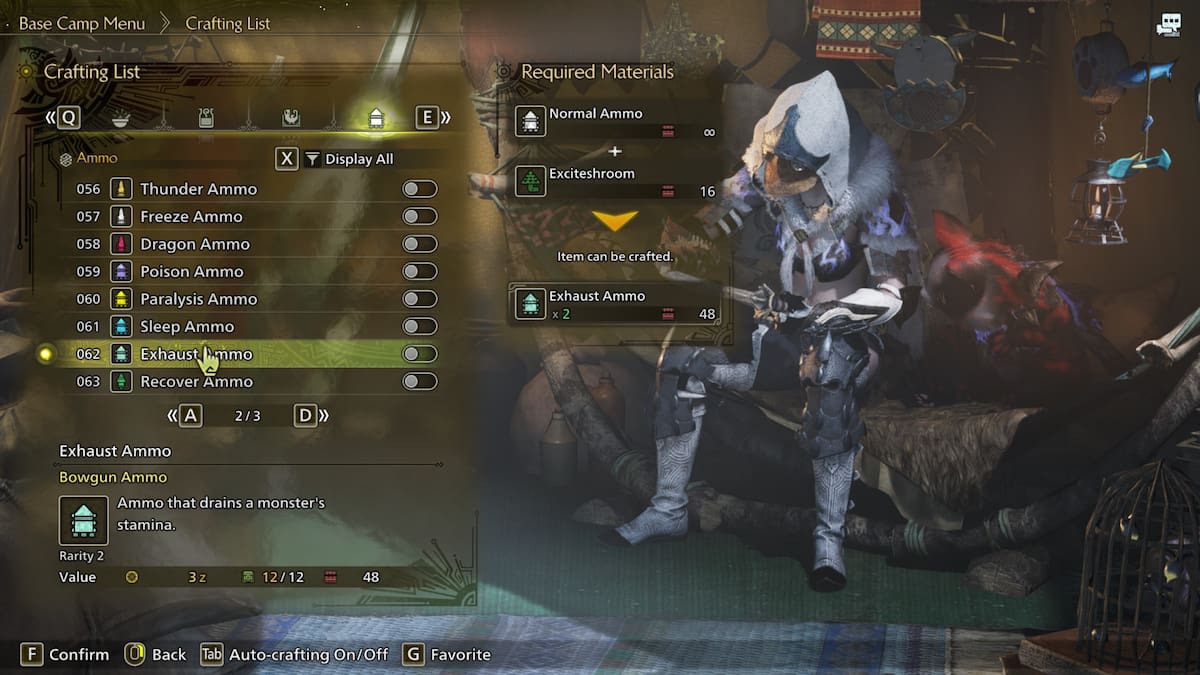Image resolution: width=1200 pixels, height=675 pixels.
Task: Open the Display All filter
Action: click(x=349, y=159)
